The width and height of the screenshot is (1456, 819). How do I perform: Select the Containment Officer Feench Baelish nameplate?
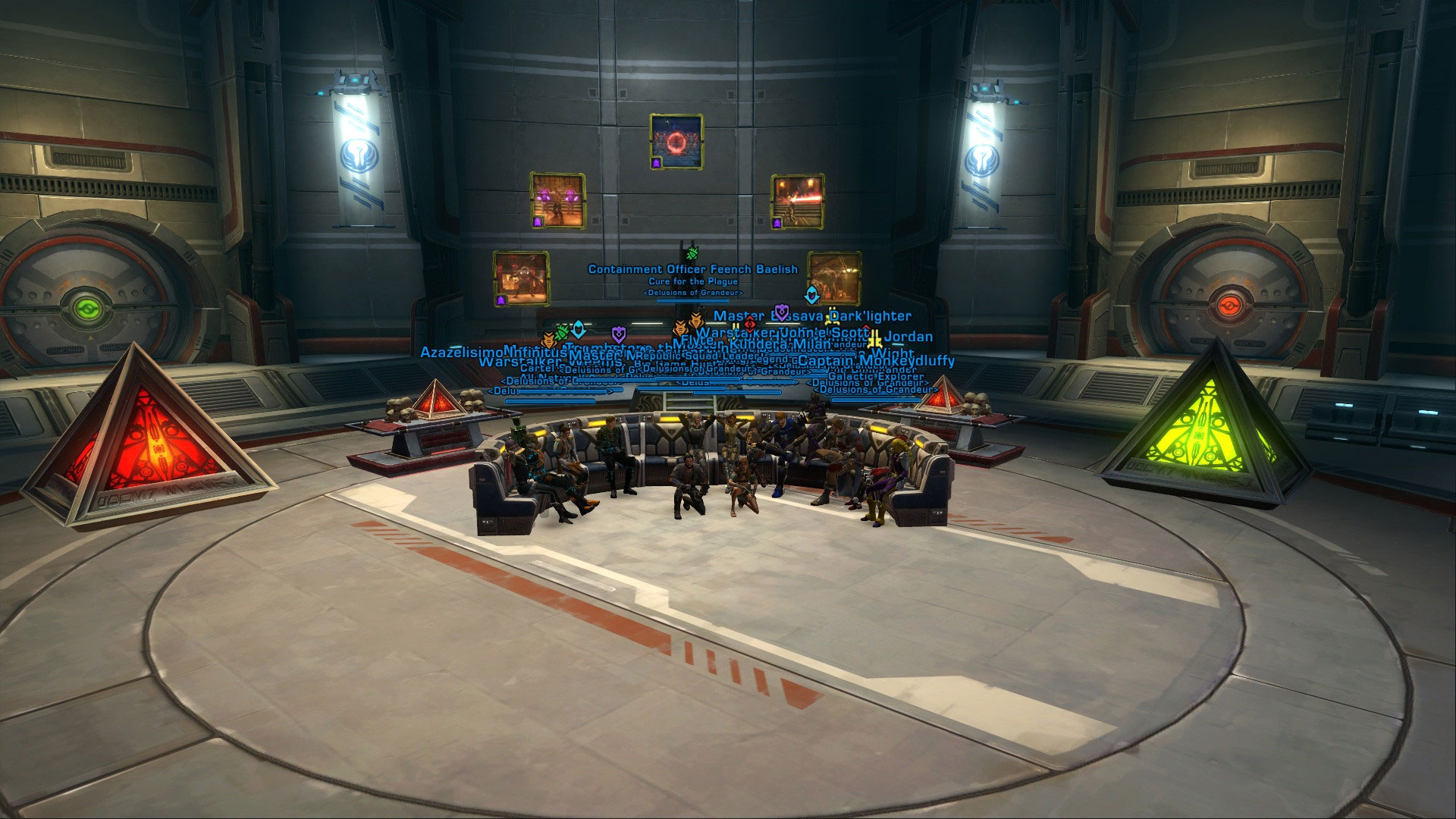(692, 269)
